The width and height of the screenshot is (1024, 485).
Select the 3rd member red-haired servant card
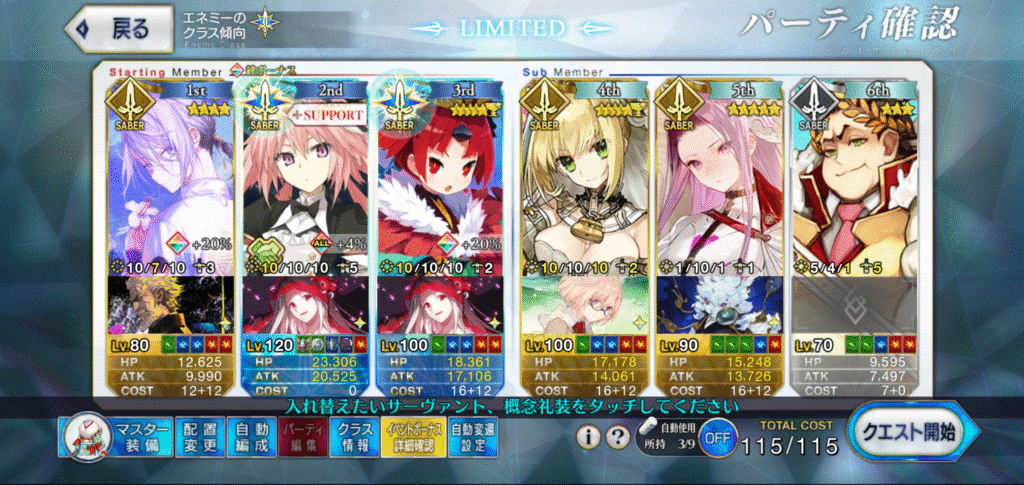439,180
